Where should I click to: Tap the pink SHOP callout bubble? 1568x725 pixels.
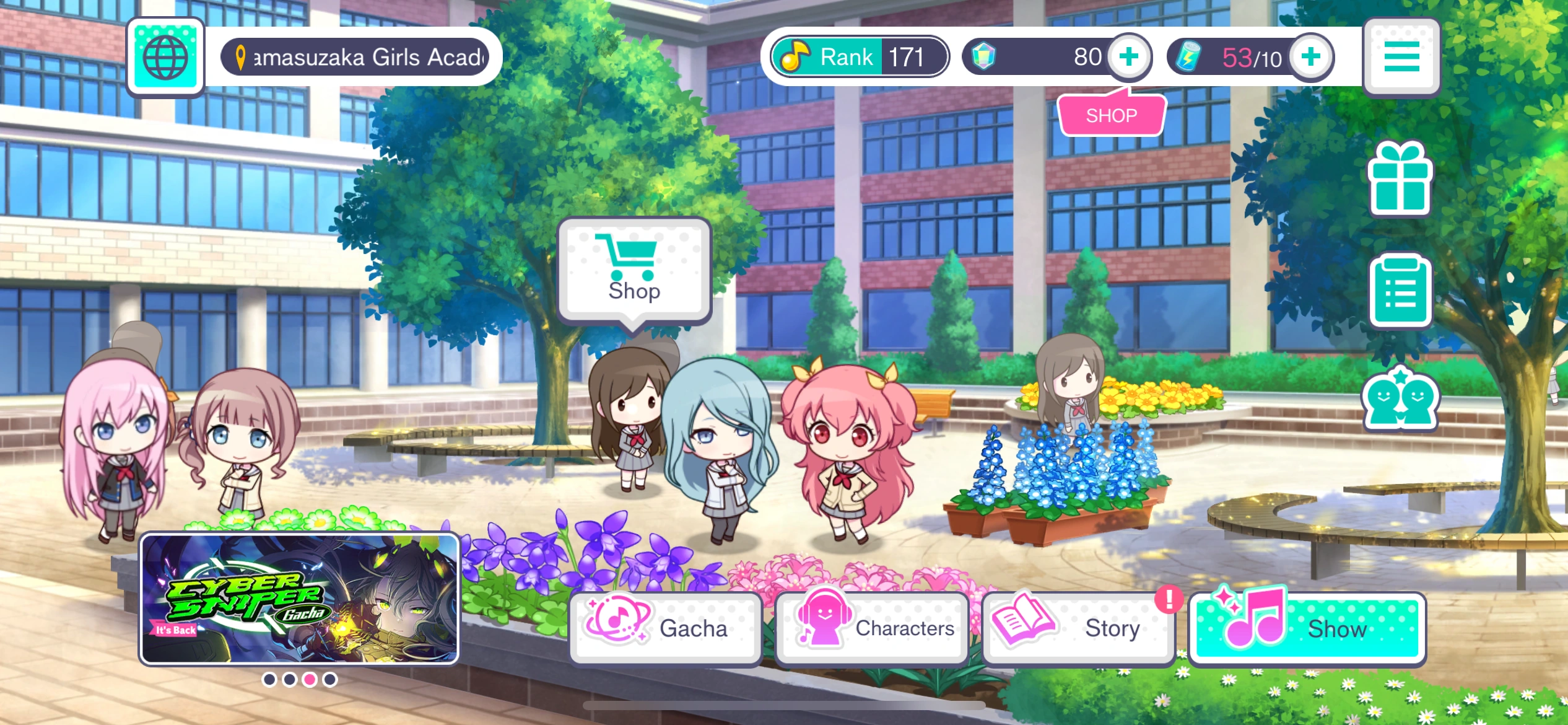point(1110,114)
